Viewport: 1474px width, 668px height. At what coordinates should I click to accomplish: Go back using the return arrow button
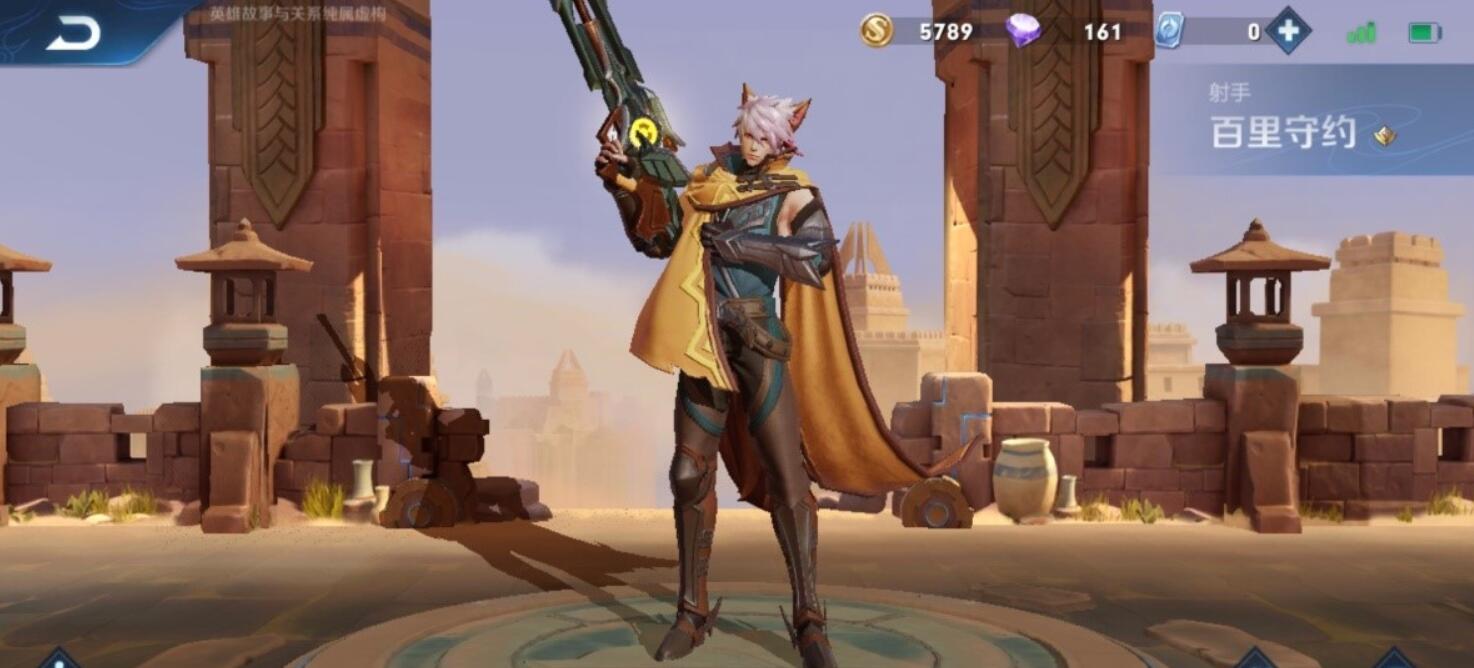73,33
